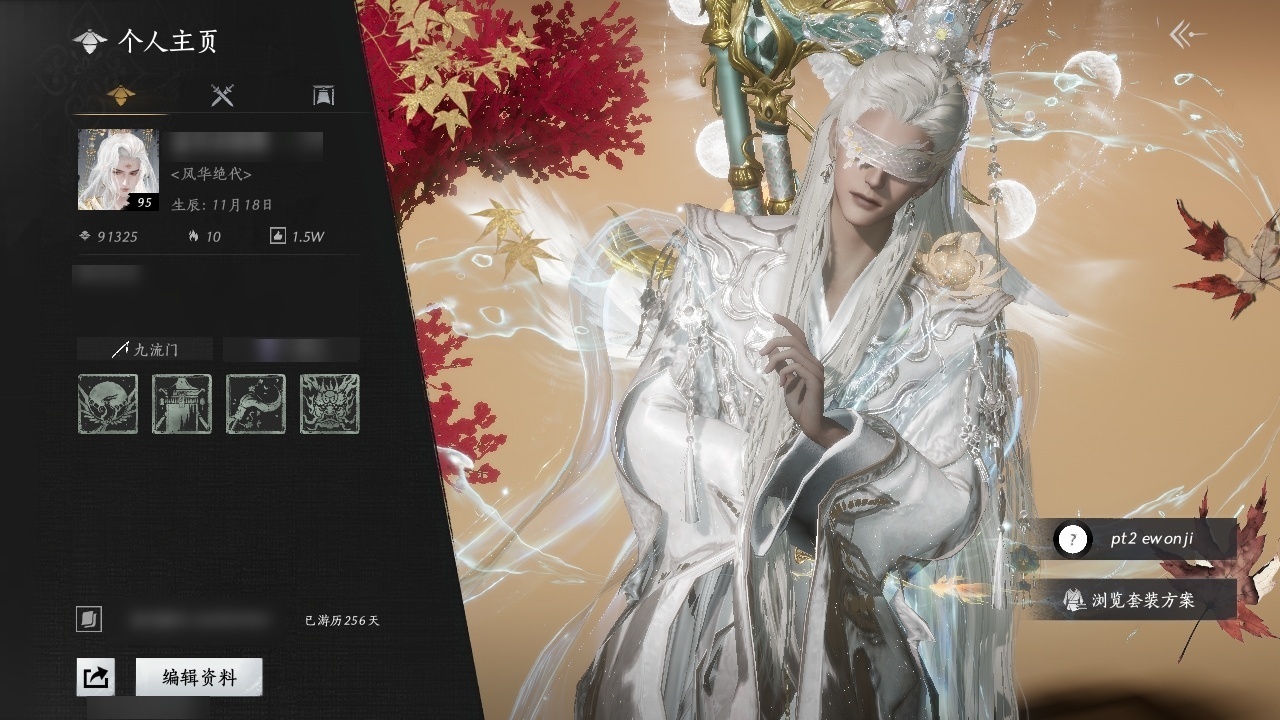Tap the flame popularity icon

coord(193,237)
